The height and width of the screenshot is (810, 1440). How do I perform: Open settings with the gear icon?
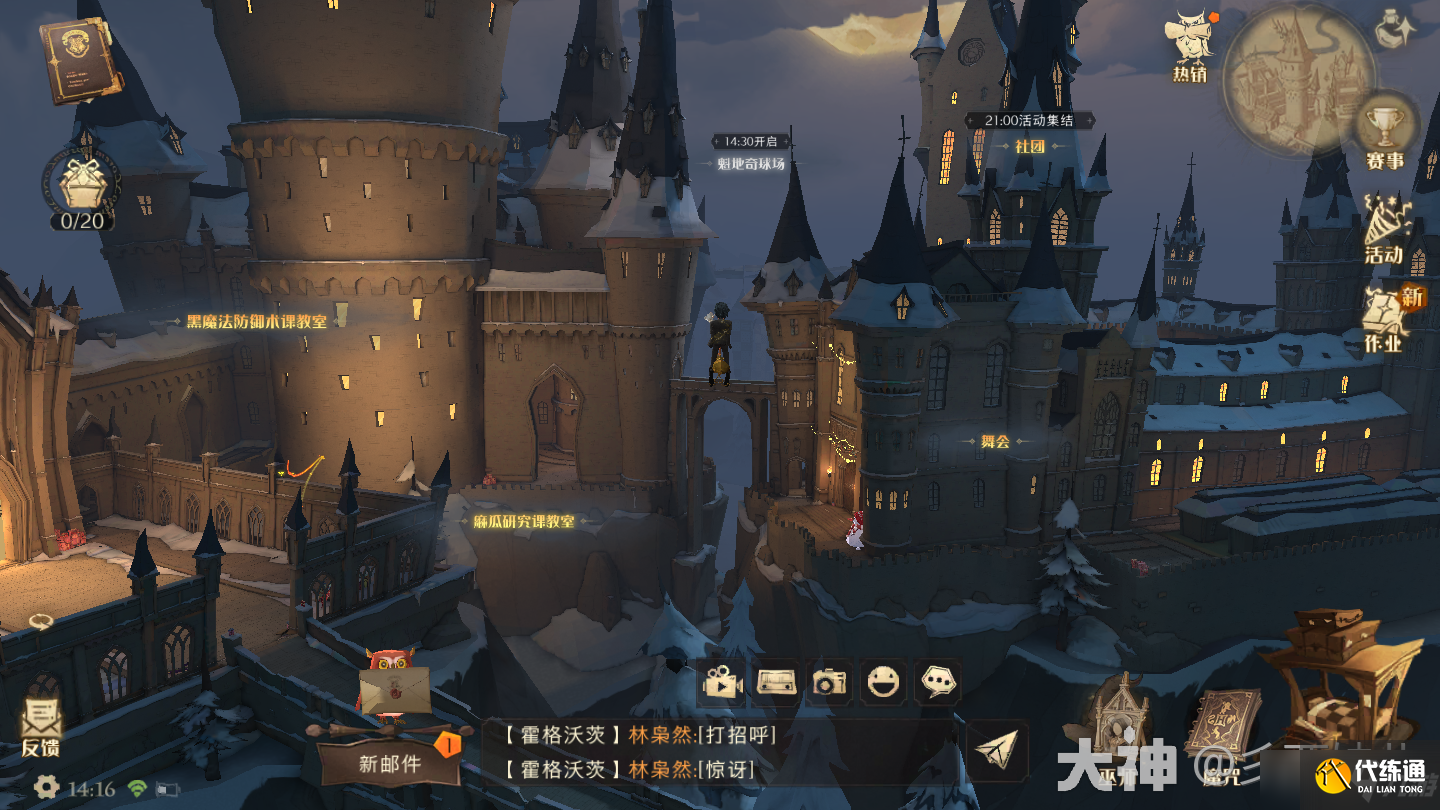[46, 788]
